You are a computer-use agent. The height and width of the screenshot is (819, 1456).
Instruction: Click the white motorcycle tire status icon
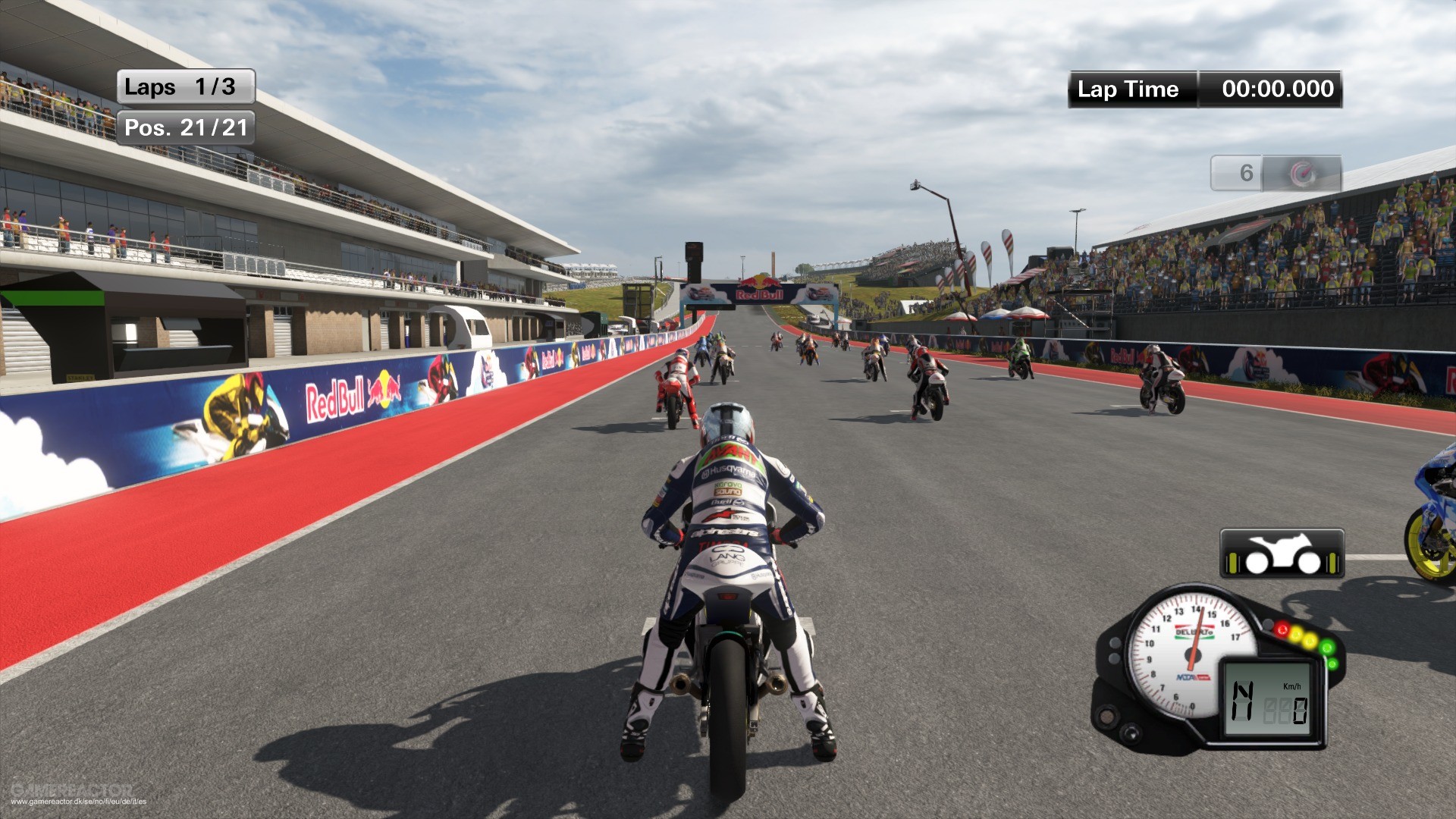[1282, 554]
